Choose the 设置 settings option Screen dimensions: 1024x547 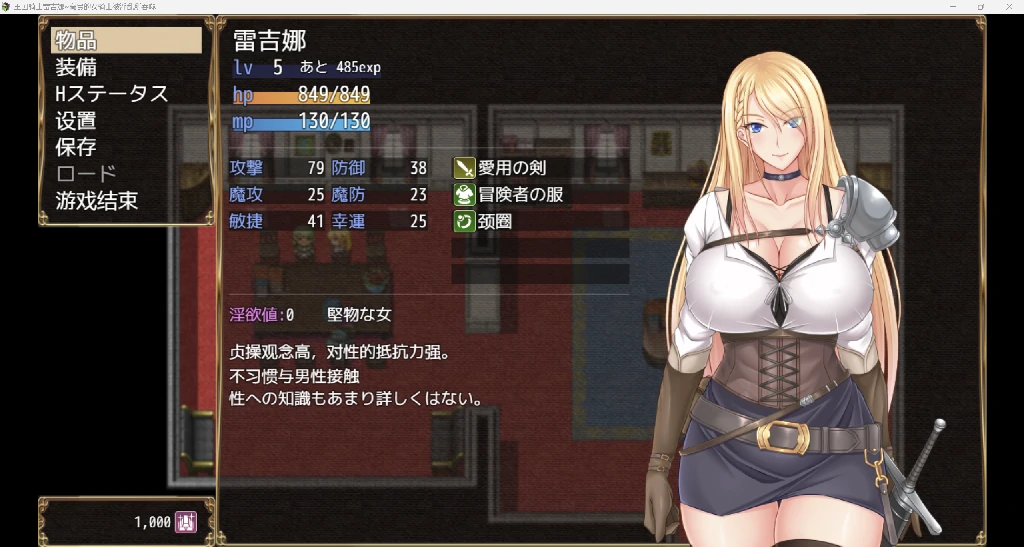coord(126,121)
